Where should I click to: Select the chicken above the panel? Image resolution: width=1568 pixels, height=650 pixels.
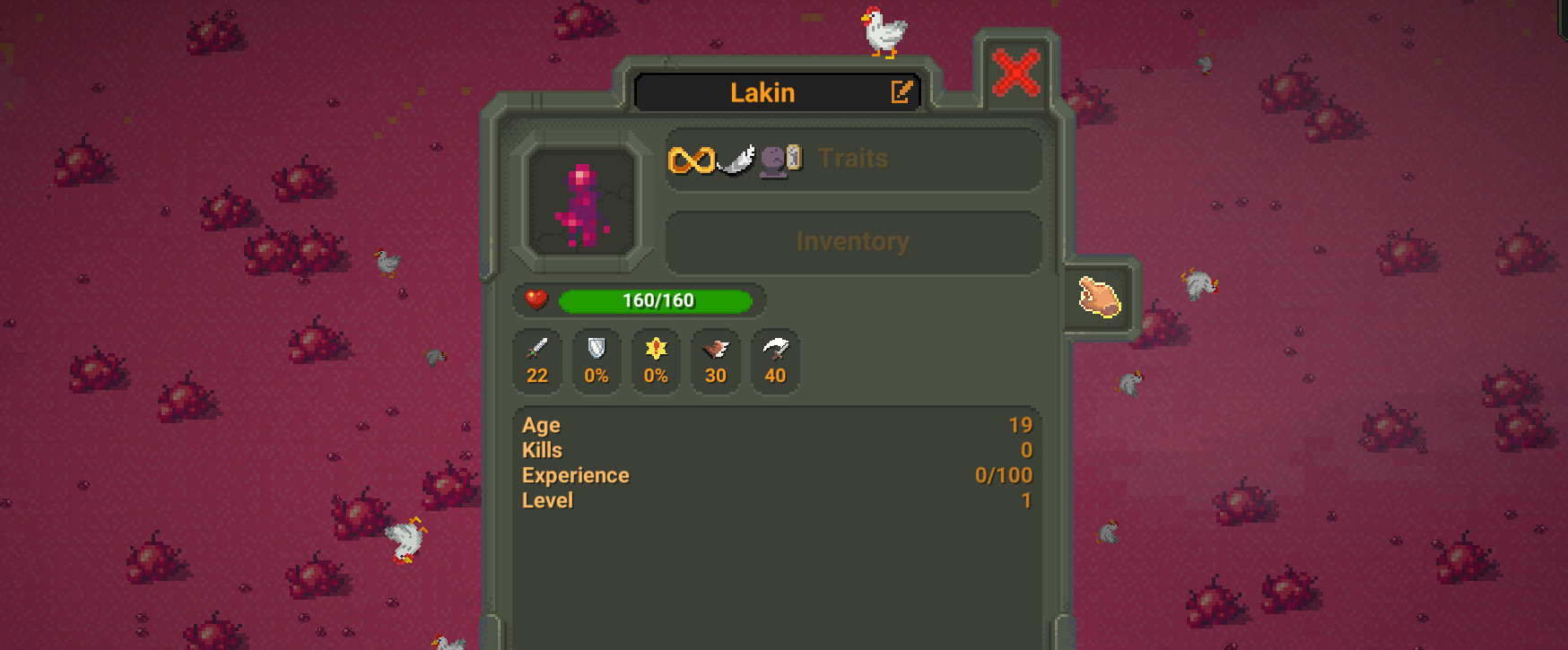883,30
